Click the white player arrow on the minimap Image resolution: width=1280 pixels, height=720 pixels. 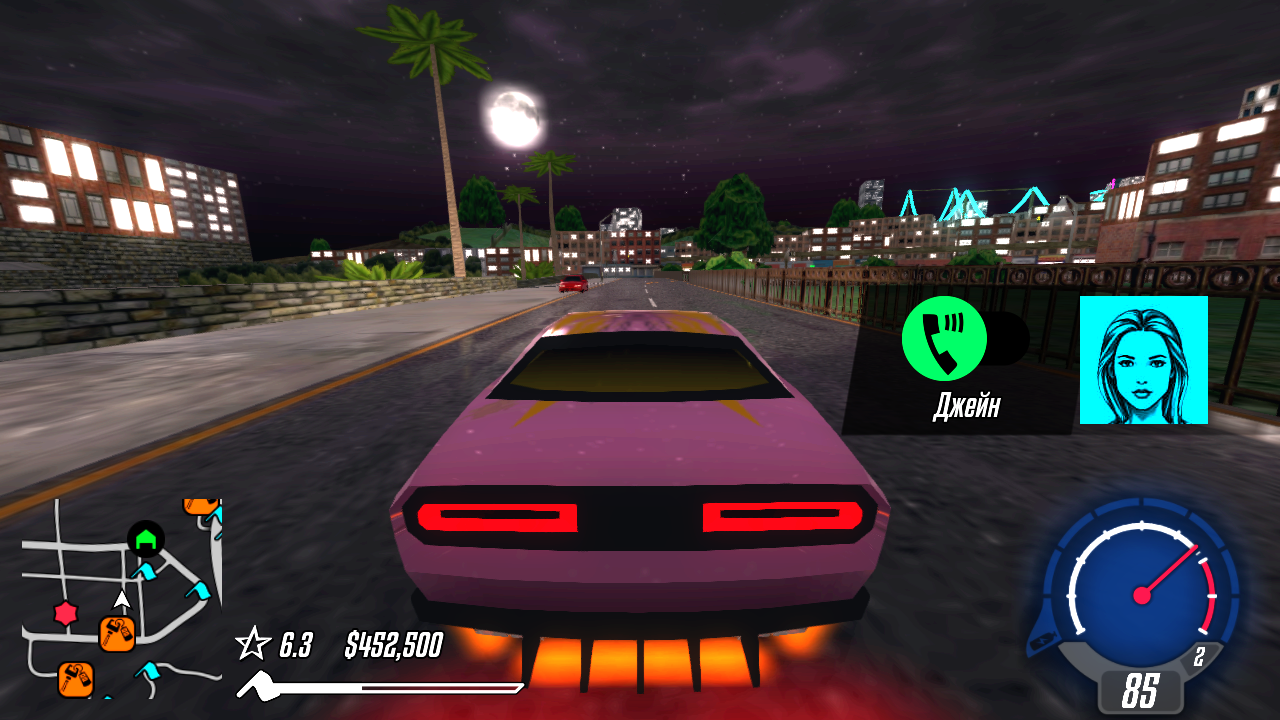coord(122,600)
